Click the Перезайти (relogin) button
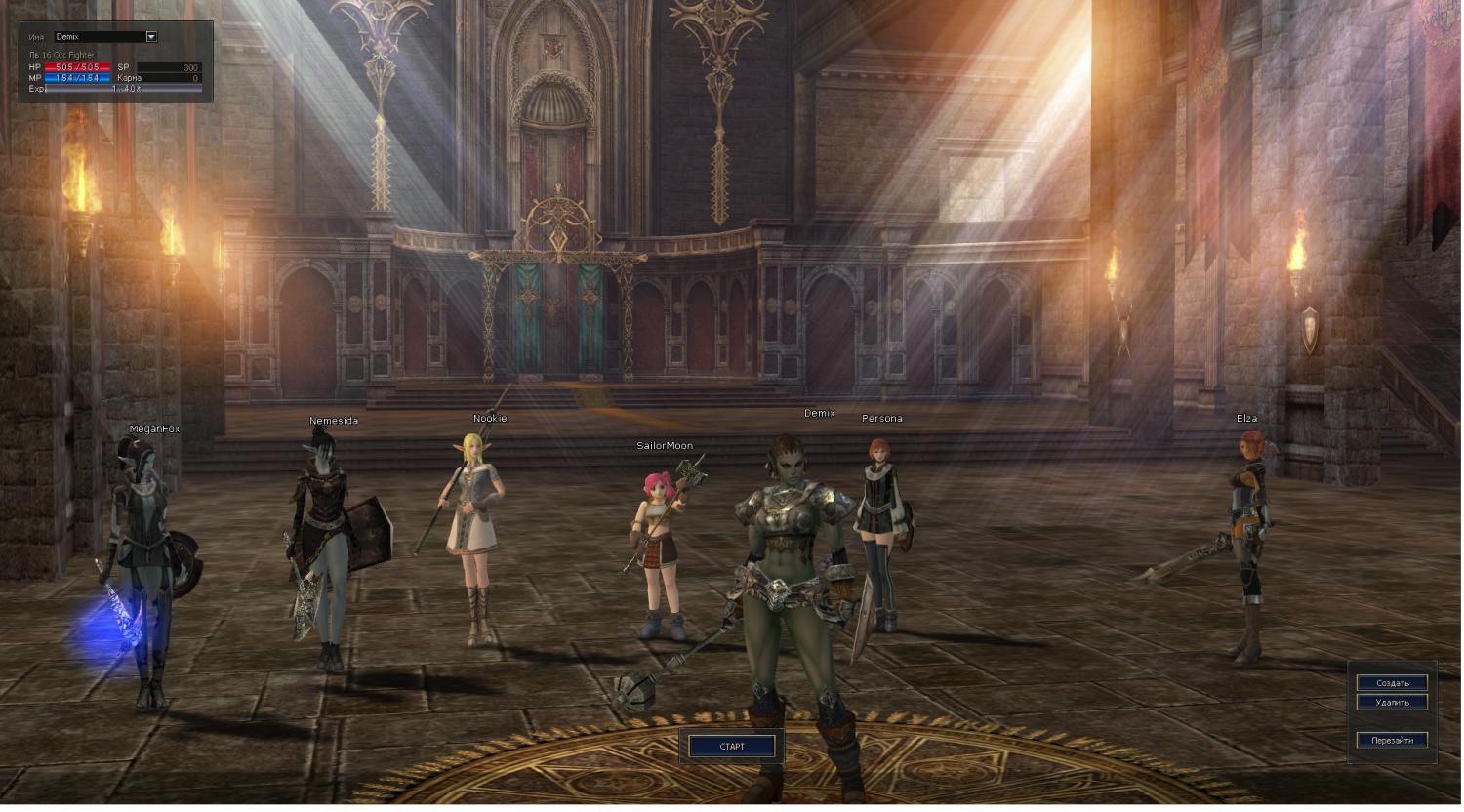 (1392, 740)
